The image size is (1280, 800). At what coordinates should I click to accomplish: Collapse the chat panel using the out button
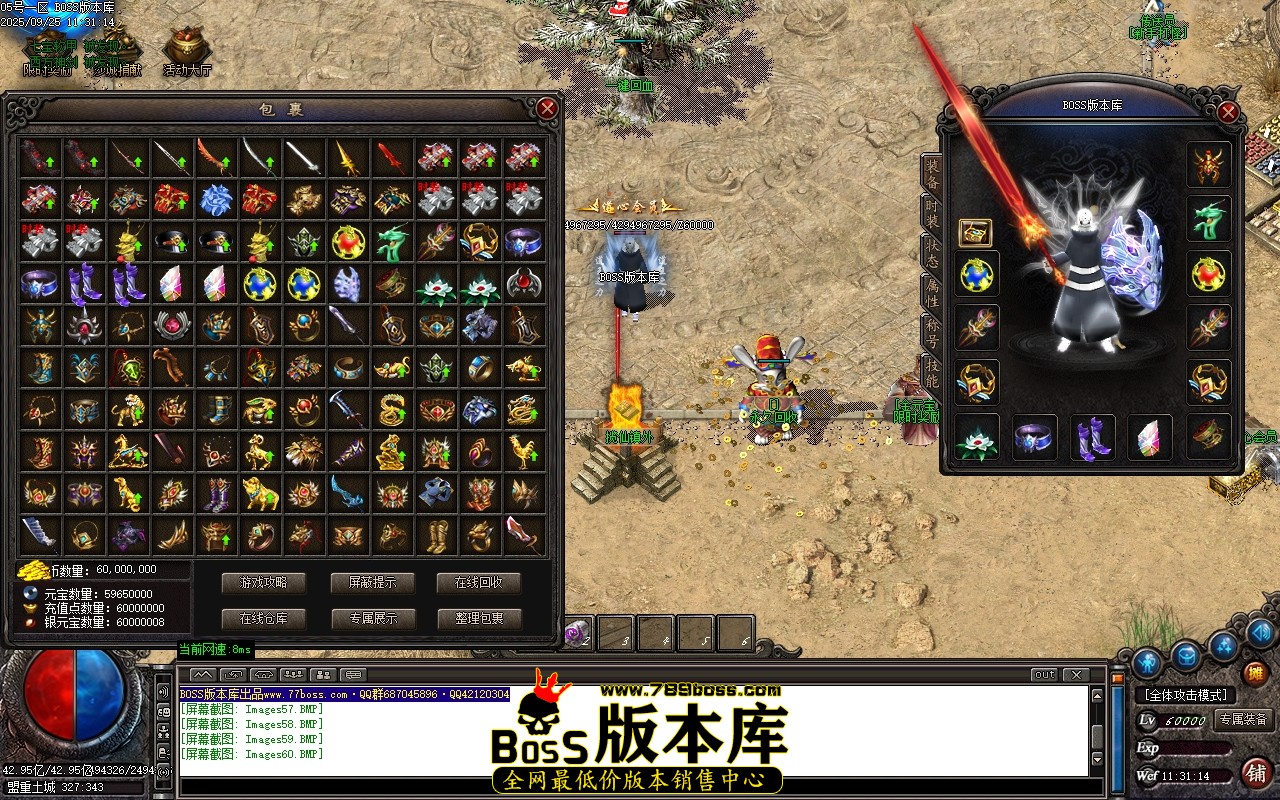(1044, 674)
